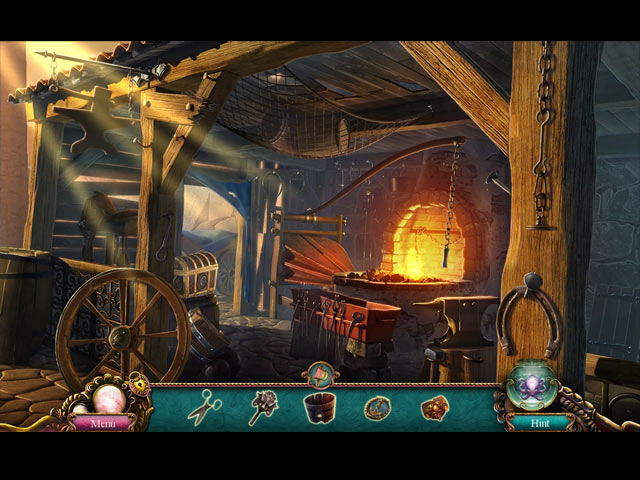
Task: Choose the anchor medallion in inventory
Action: 378,406
